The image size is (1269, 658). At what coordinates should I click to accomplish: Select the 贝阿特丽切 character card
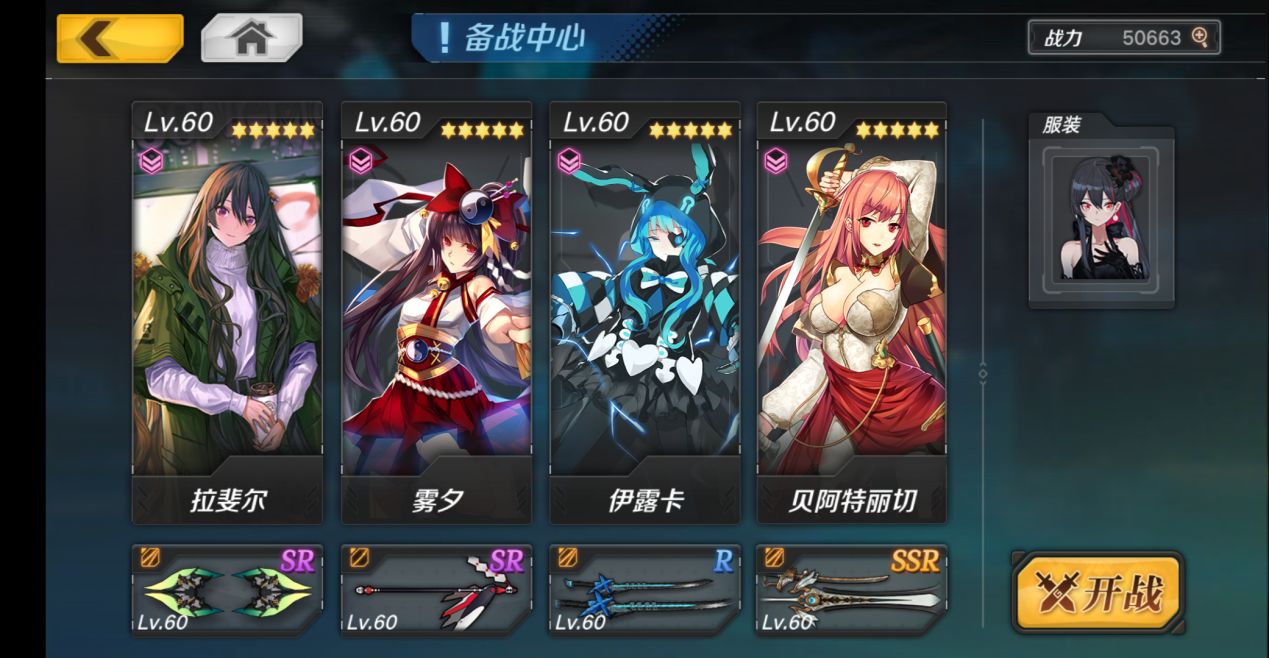pos(852,312)
